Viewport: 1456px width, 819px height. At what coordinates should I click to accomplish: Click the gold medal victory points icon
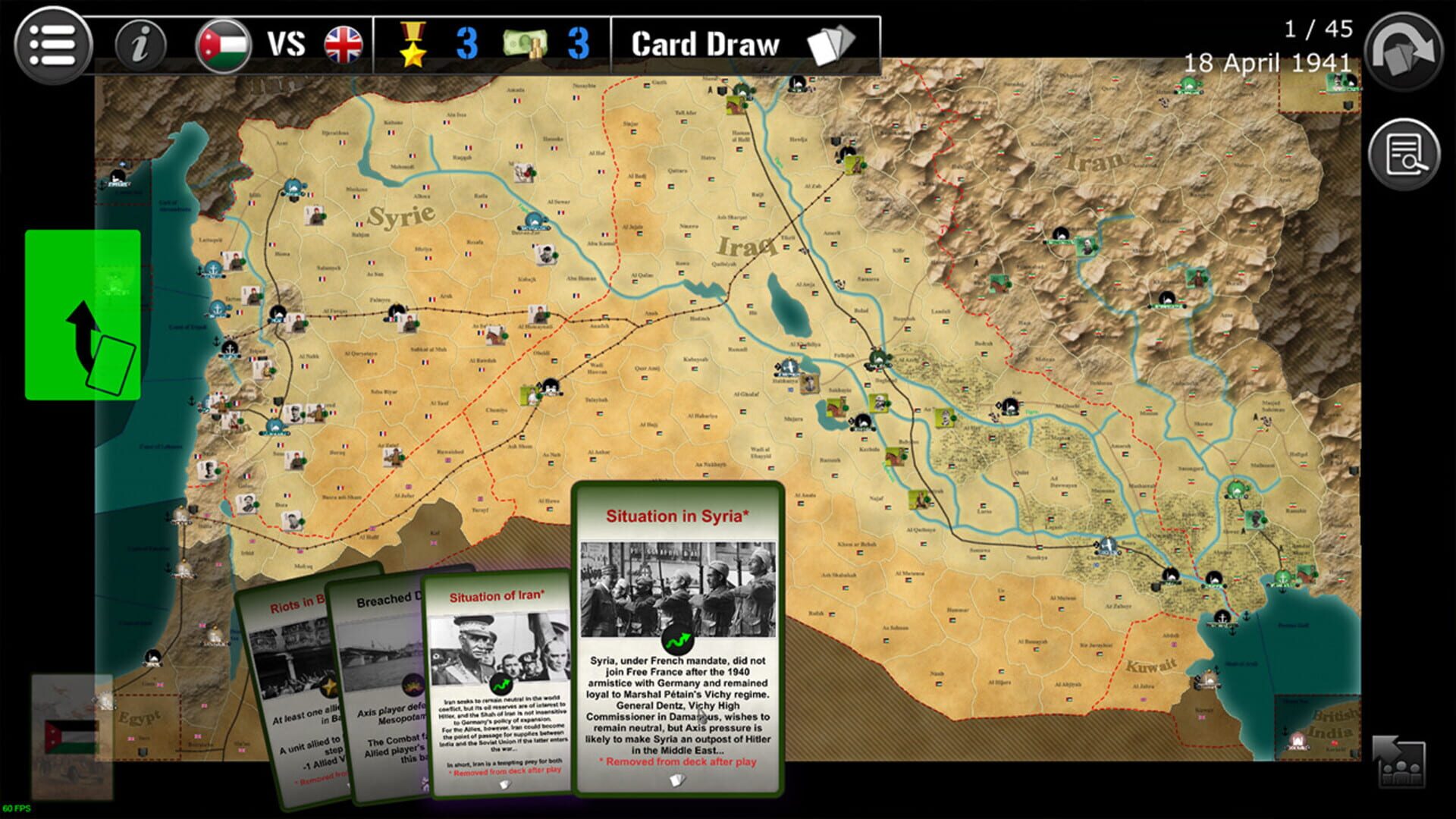(x=412, y=44)
